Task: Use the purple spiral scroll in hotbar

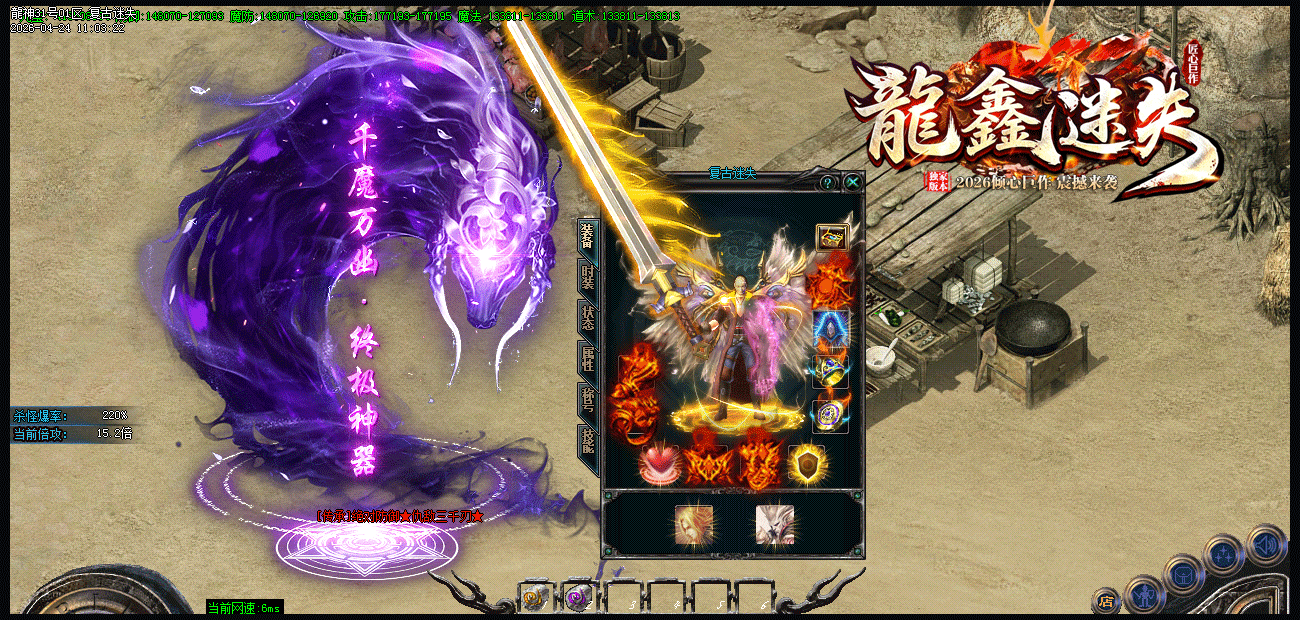Action: point(577,598)
